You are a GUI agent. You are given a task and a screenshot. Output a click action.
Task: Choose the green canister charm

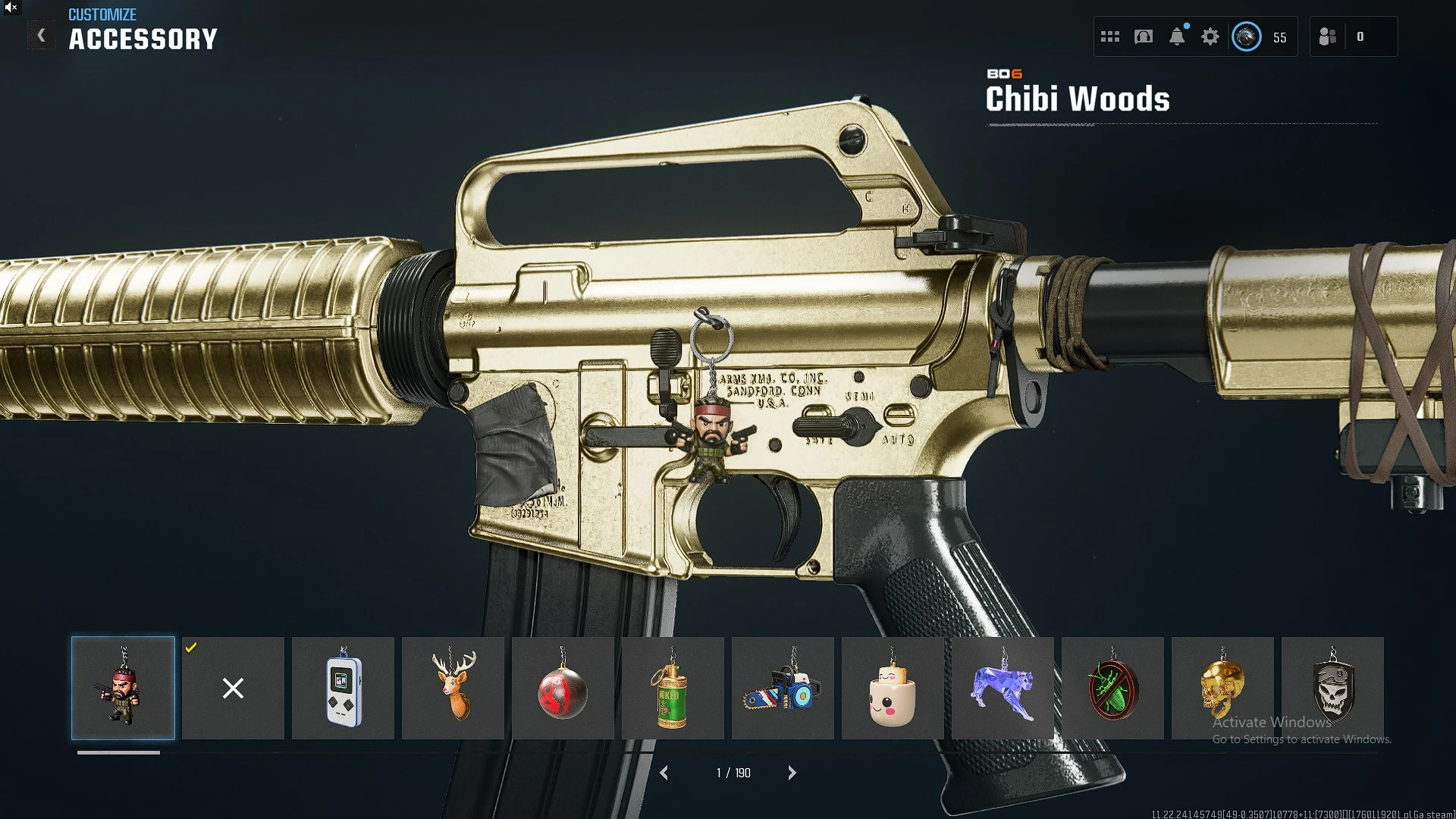pyautogui.click(x=673, y=688)
